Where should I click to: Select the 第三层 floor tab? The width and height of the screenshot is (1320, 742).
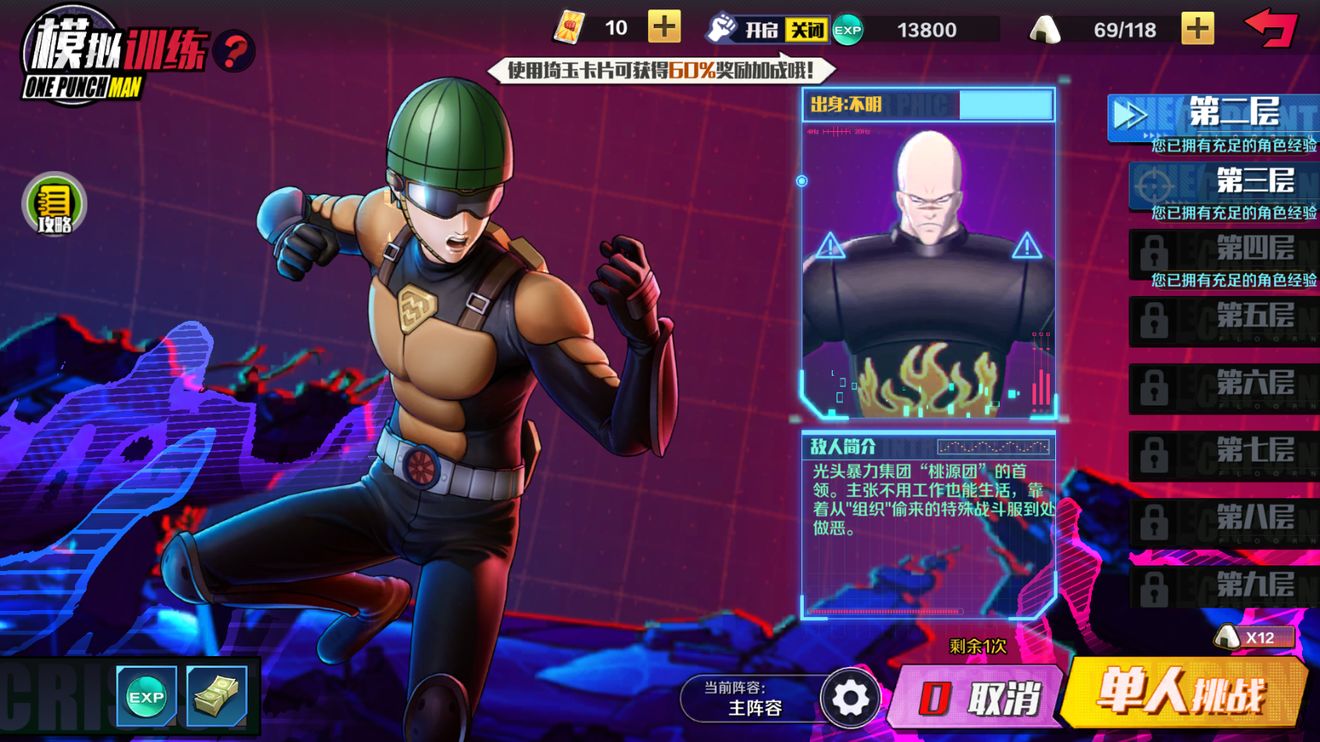click(x=1224, y=182)
